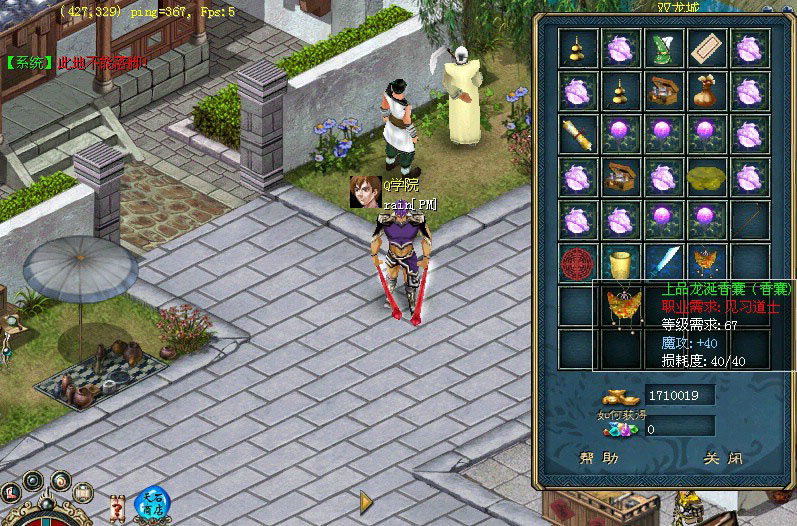
Task: Click the Q学院 player portrait
Action: 364,191
